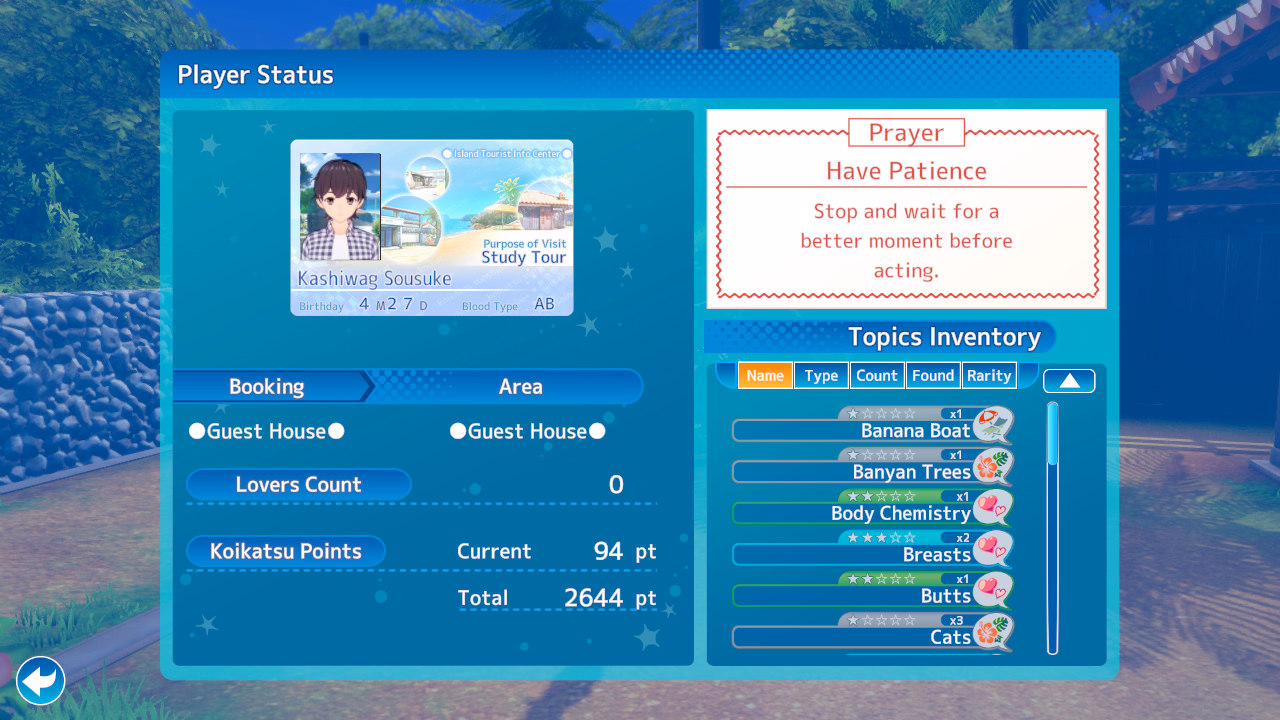Choose the Cats topic

870,637
